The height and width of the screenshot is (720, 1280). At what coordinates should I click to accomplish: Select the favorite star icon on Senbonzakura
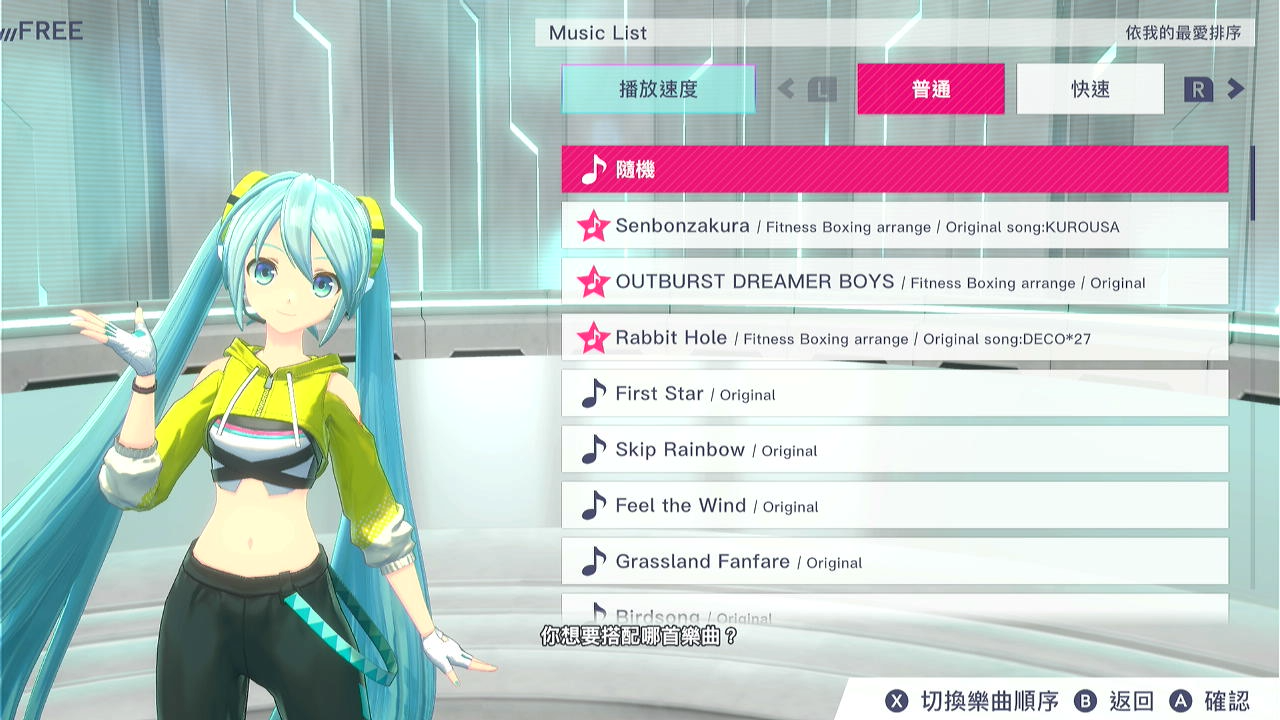pos(593,226)
